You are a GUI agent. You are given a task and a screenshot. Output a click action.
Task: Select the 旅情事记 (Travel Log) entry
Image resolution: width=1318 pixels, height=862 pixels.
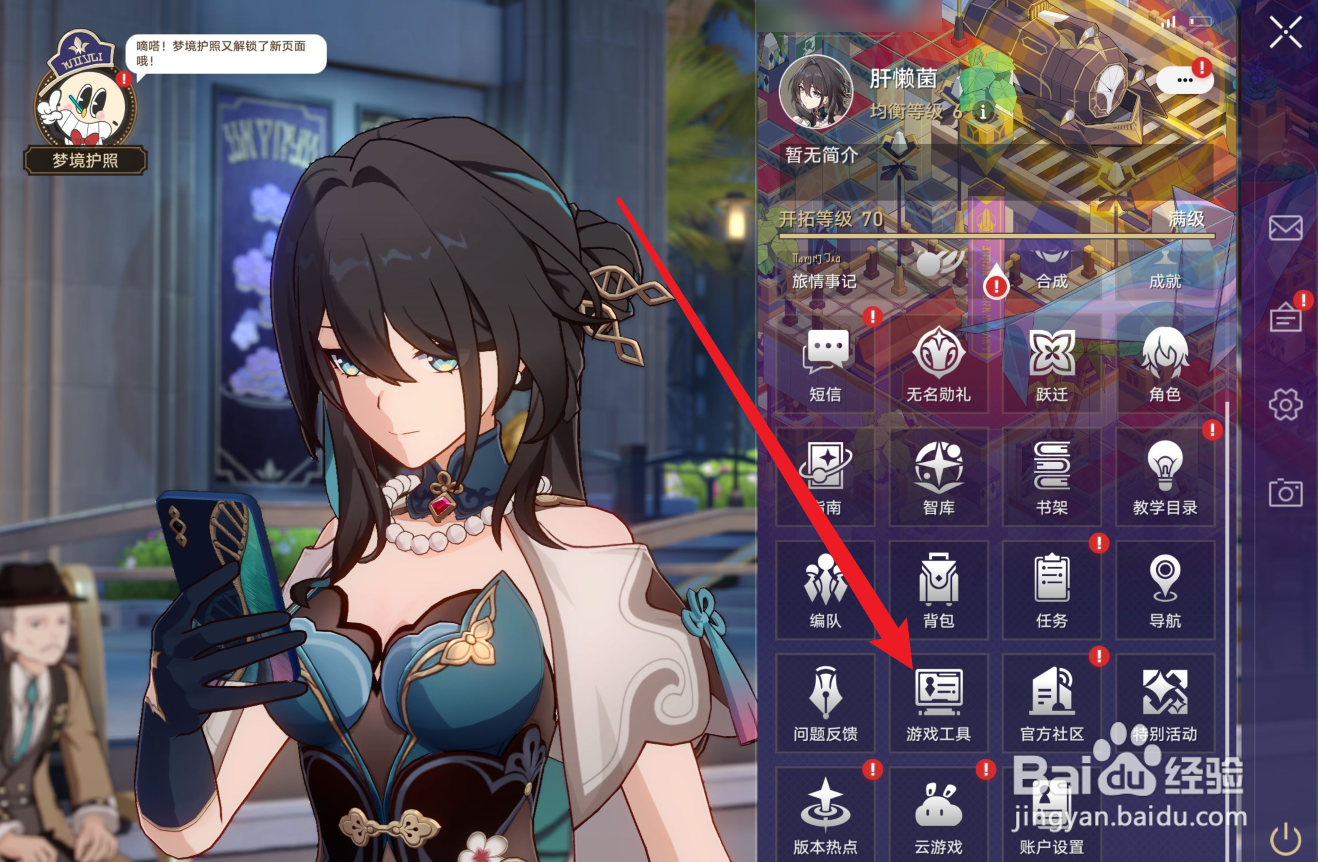click(826, 274)
